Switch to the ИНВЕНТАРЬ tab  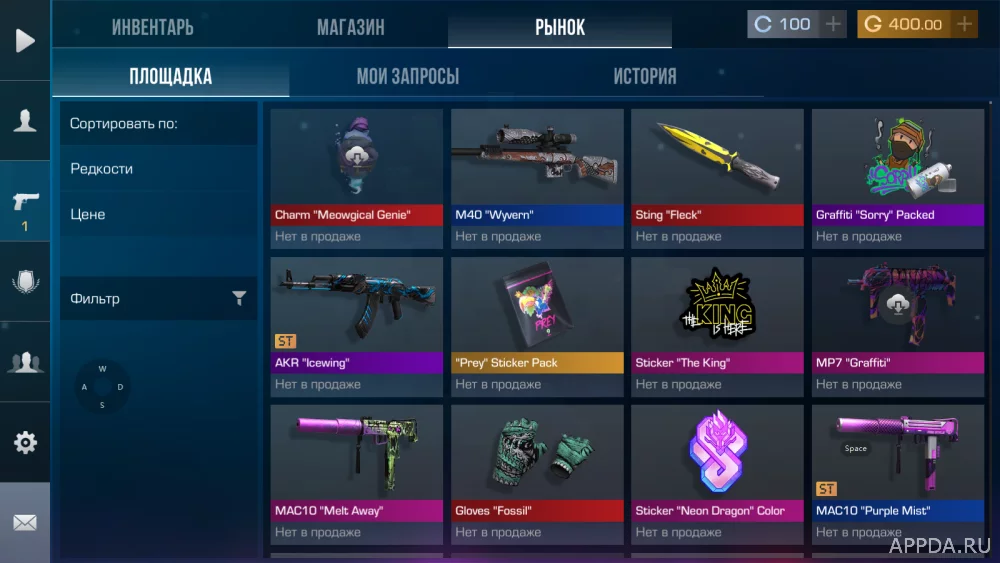(152, 27)
